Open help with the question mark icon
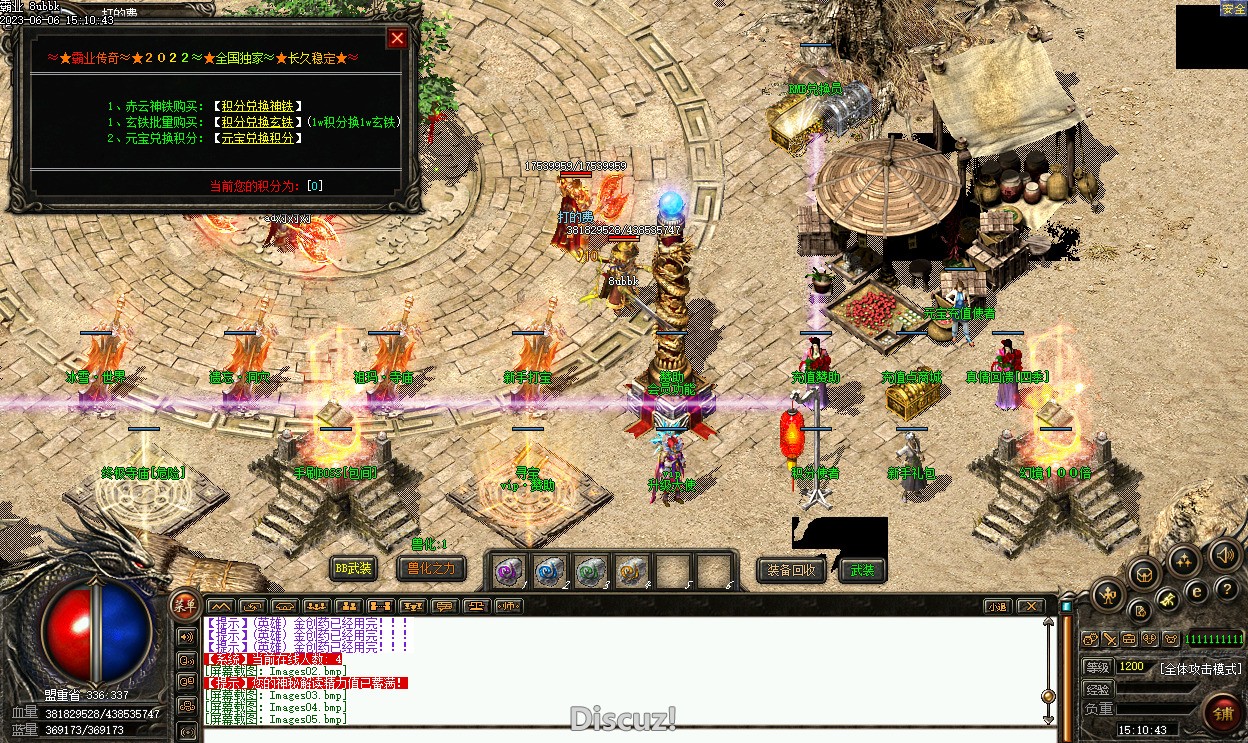Screen dimensions: 1248x743 (x=1225, y=590)
